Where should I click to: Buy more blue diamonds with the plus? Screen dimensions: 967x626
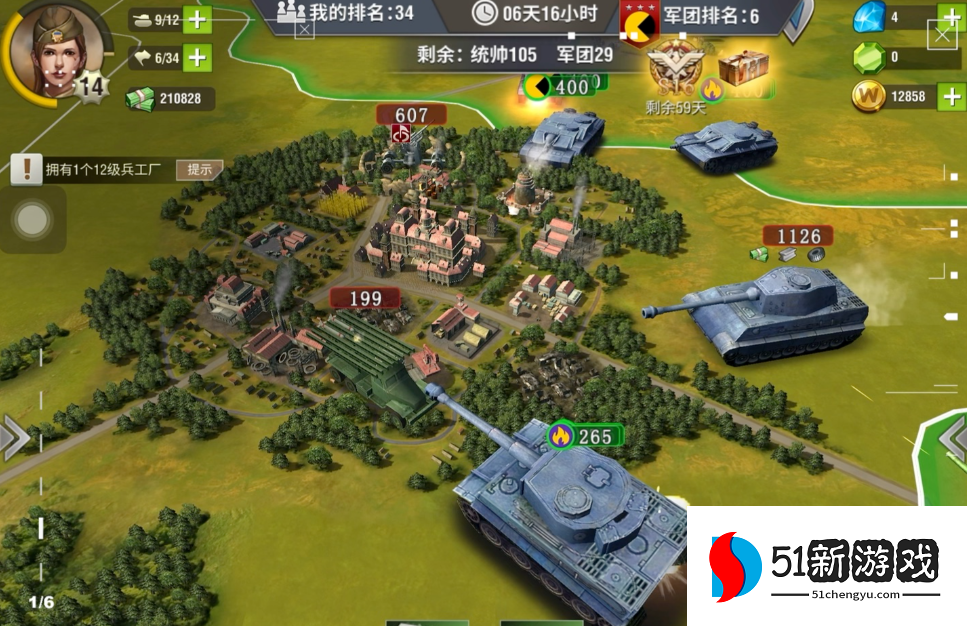(949, 18)
